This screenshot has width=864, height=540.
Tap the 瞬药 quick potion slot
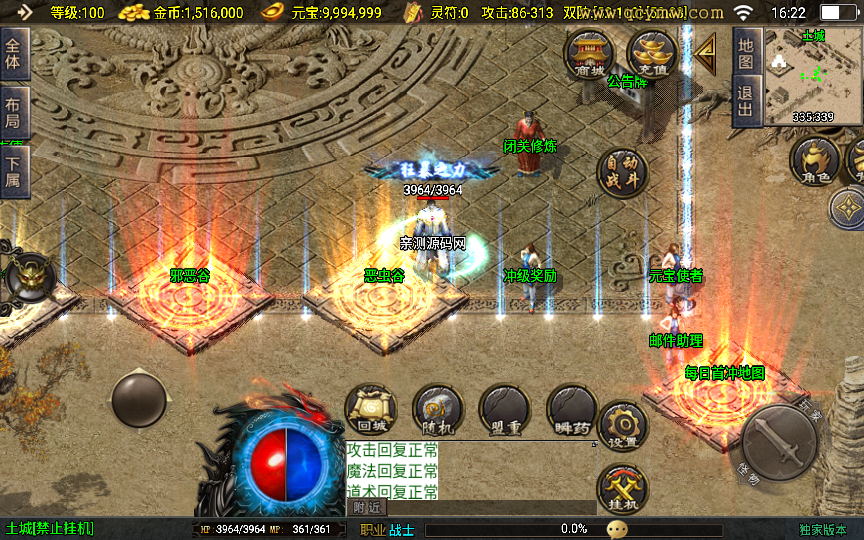pyautogui.click(x=572, y=410)
